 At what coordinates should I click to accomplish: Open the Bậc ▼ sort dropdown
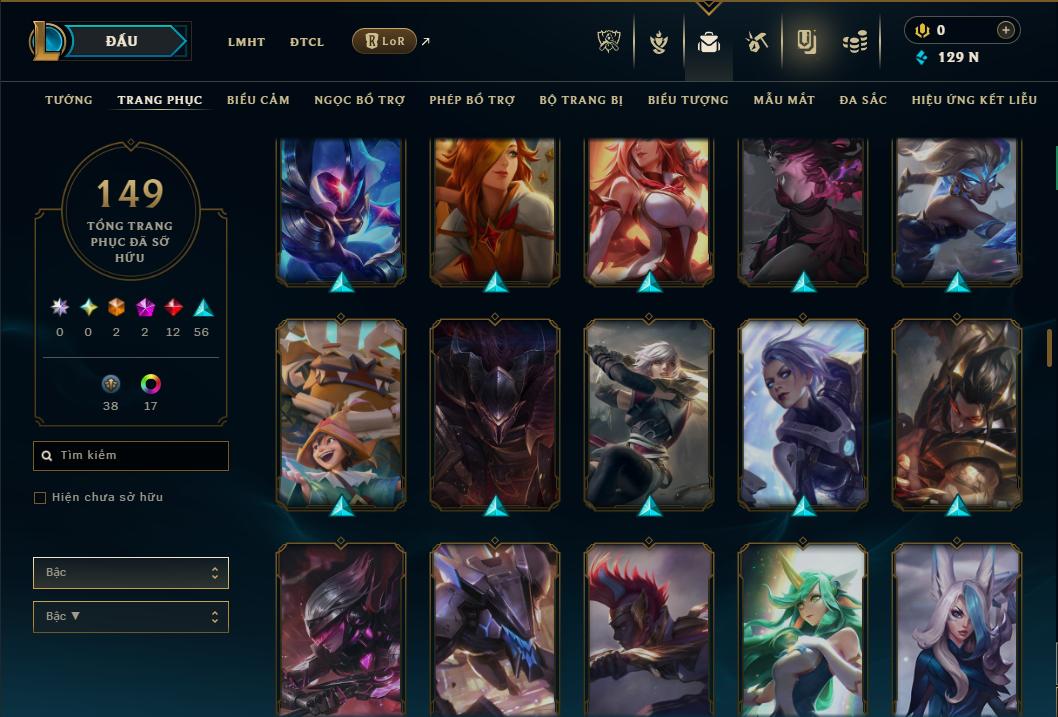click(x=131, y=616)
